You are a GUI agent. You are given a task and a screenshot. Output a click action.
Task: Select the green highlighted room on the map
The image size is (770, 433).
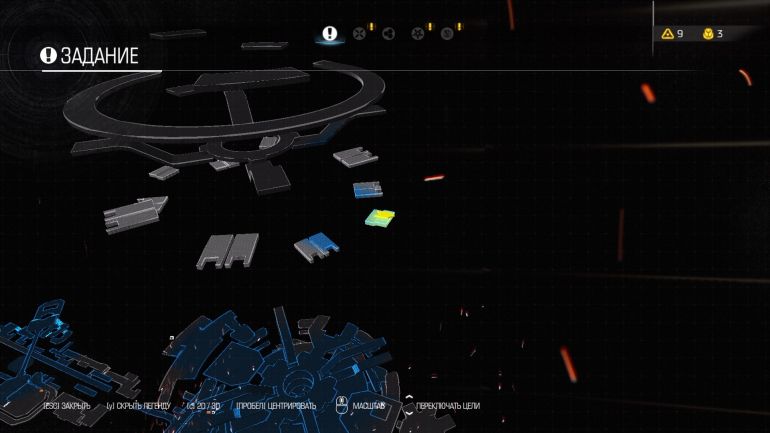click(x=380, y=217)
